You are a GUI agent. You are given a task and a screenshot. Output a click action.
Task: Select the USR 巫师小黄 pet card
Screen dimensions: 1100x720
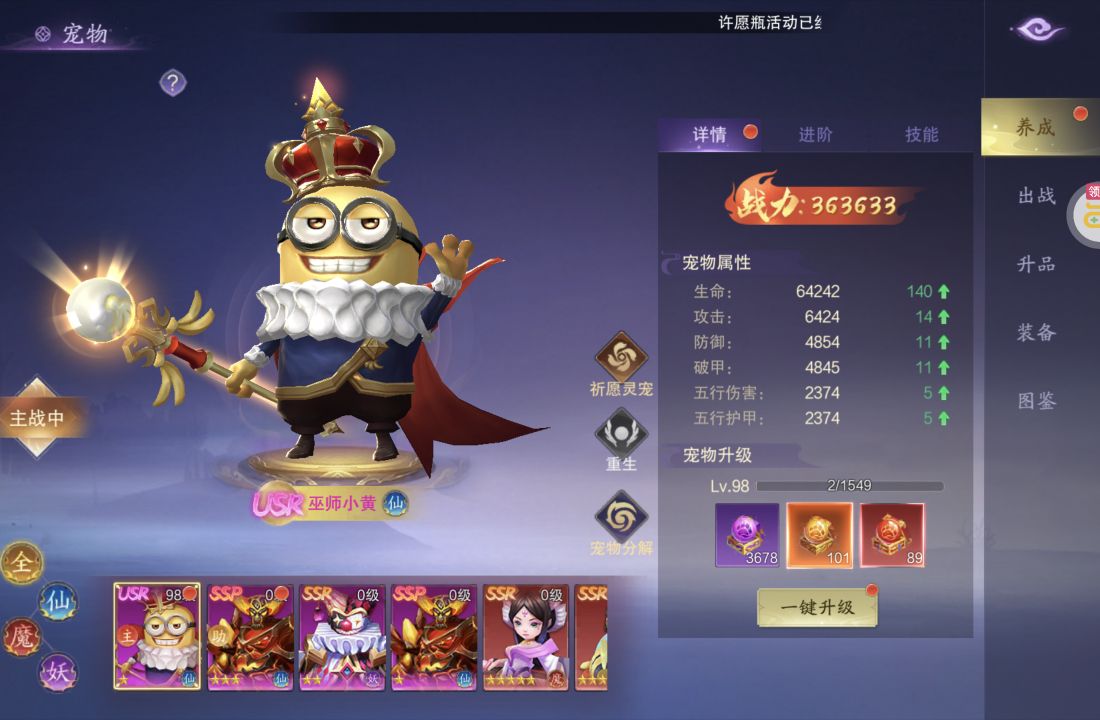click(157, 636)
